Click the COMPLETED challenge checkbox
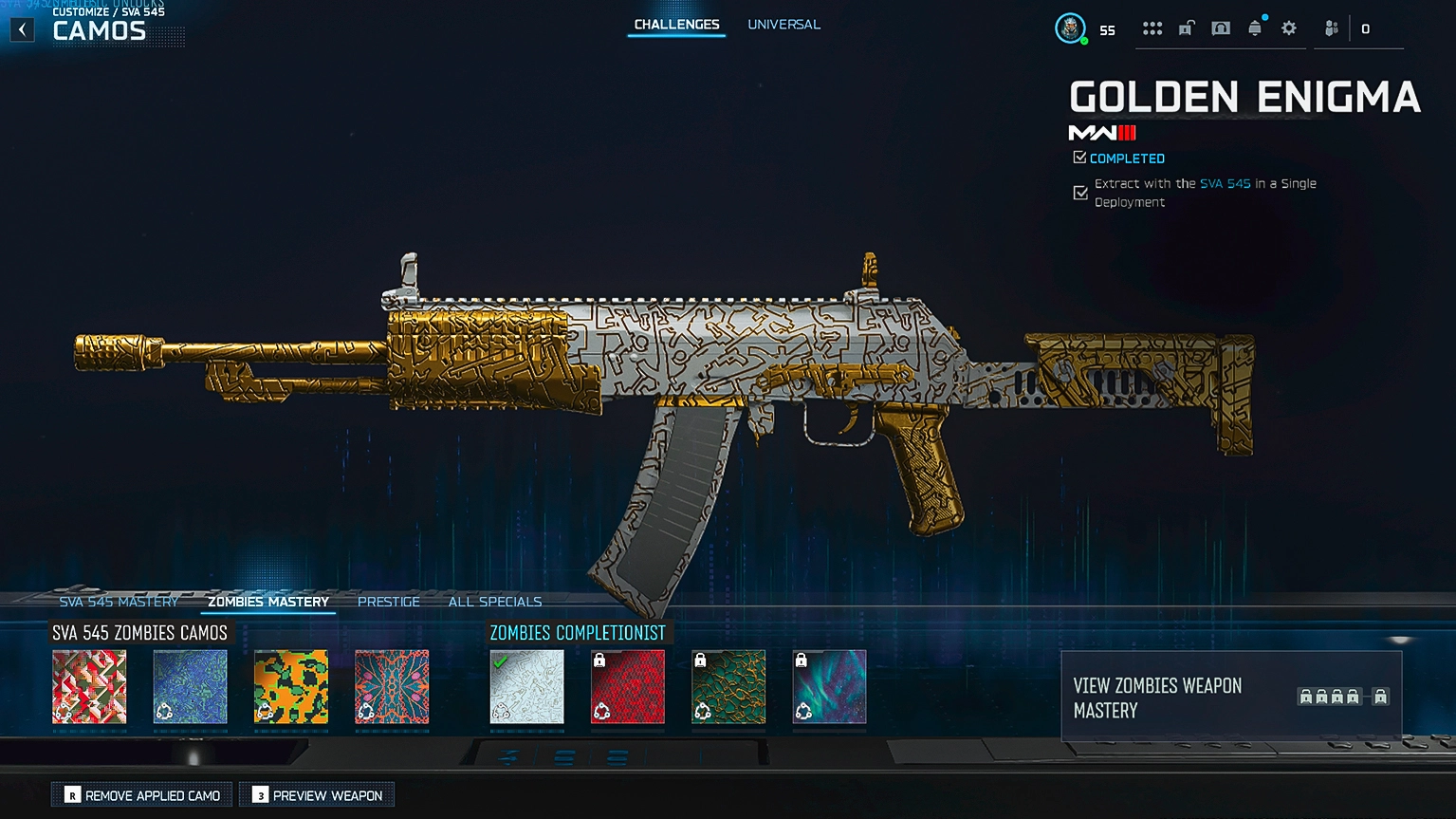This screenshot has height=819, width=1456. 1080,157
